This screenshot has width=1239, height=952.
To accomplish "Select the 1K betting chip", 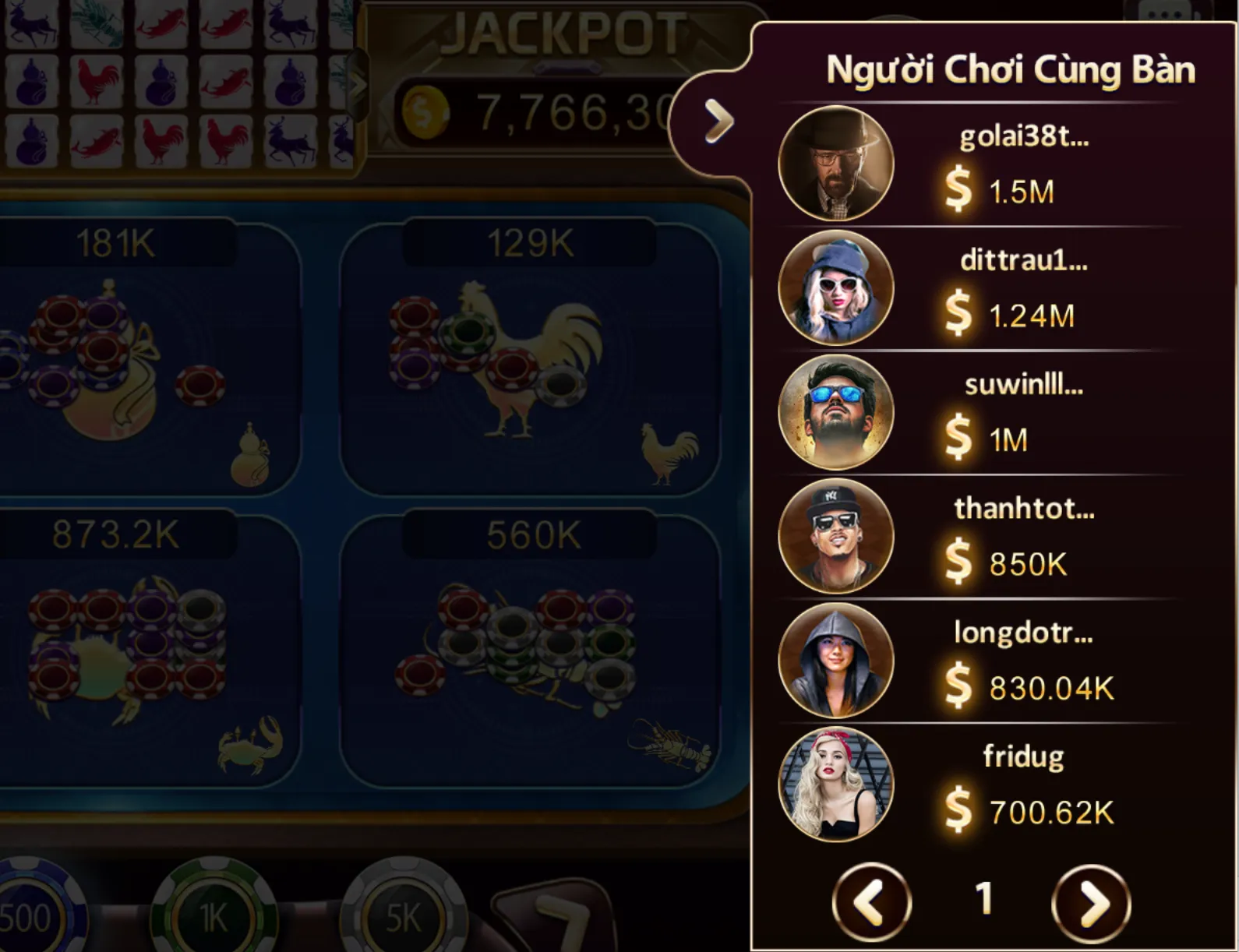I will (x=213, y=917).
